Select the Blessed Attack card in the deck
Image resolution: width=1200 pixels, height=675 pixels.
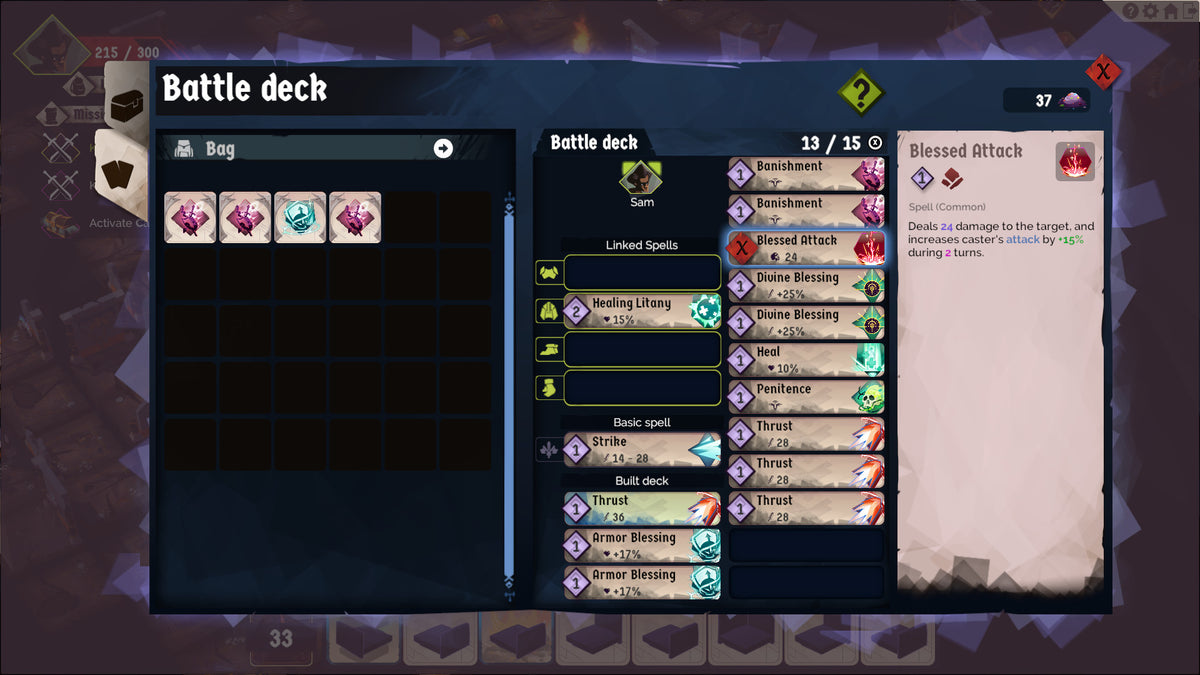(806, 248)
